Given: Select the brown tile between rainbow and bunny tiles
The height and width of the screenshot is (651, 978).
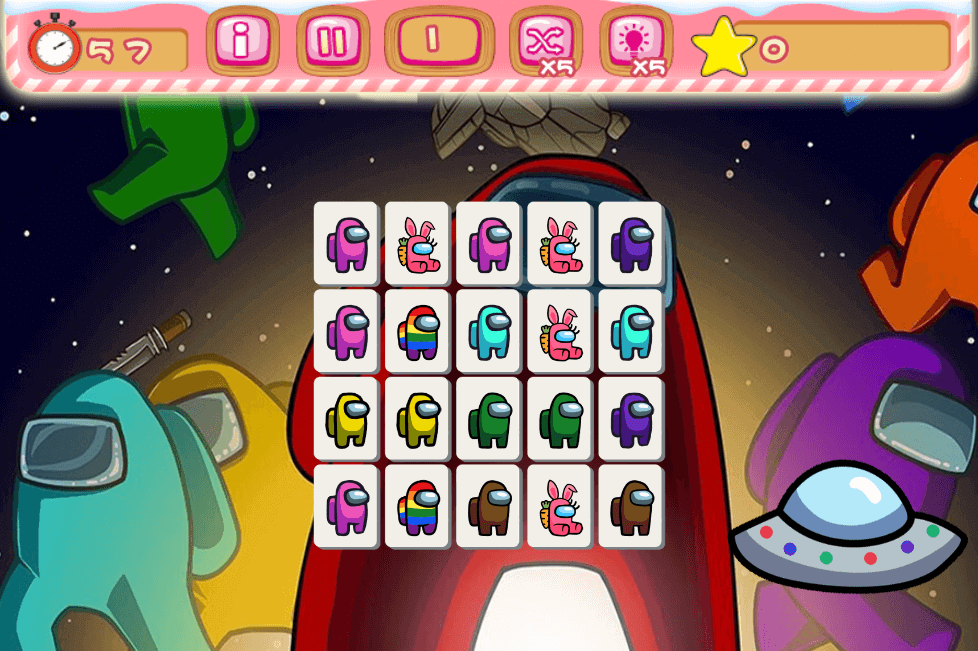Looking at the screenshot, I should pos(488,506).
